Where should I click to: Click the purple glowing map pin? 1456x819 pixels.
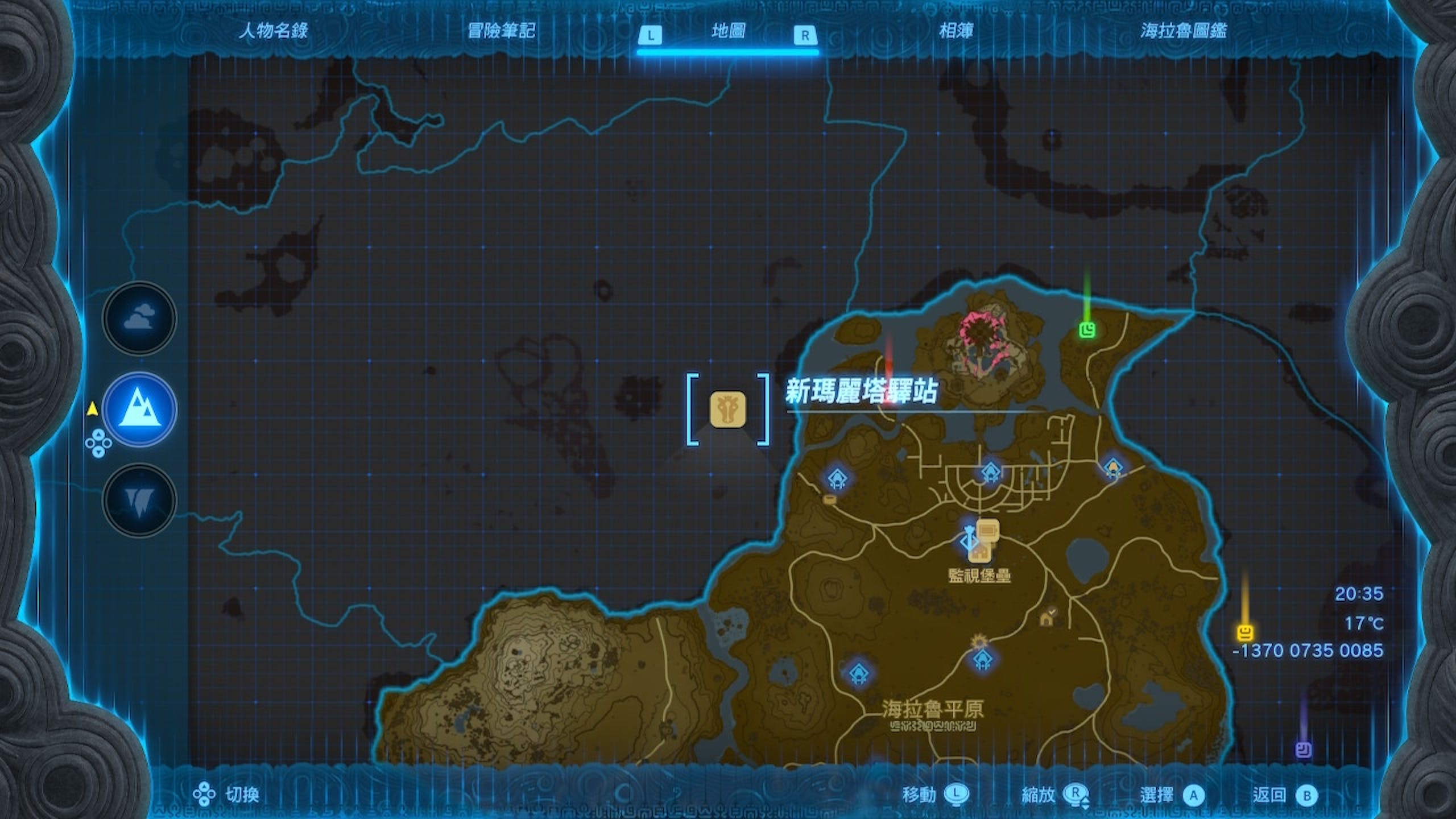pyautogui.click(x=1303, y=750)
